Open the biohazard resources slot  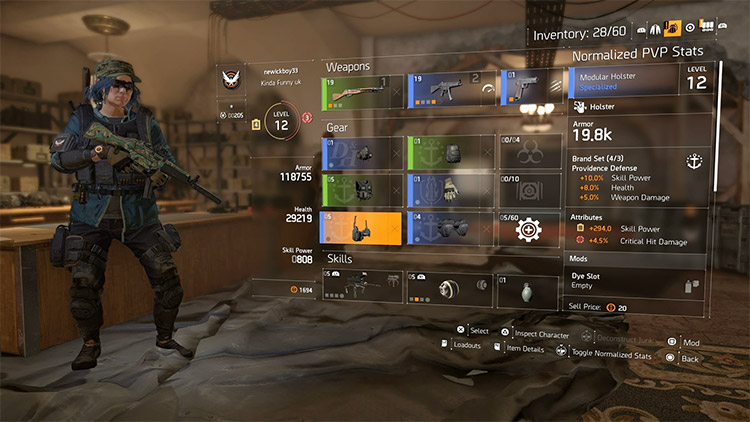coord(529,152)
